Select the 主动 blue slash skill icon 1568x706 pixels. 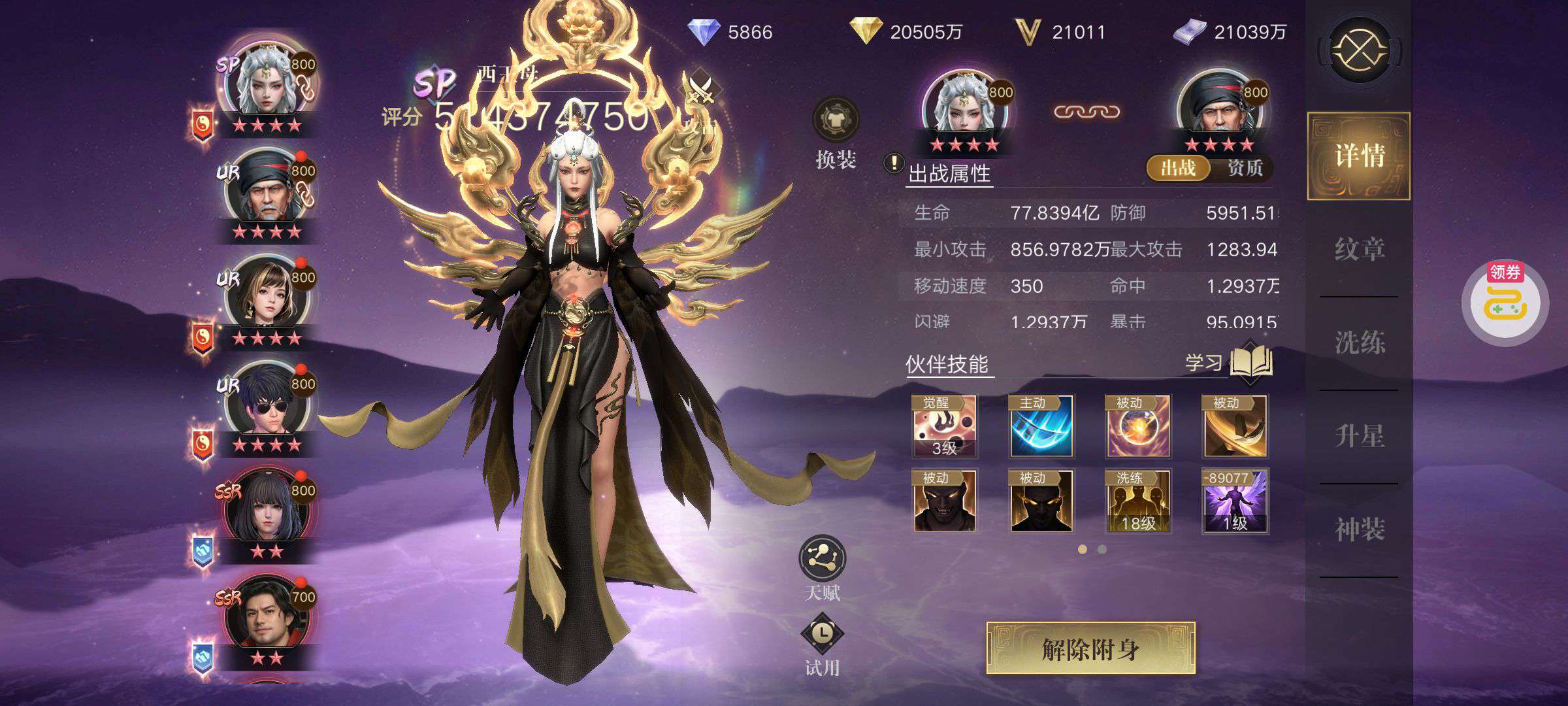point(1041,426)
